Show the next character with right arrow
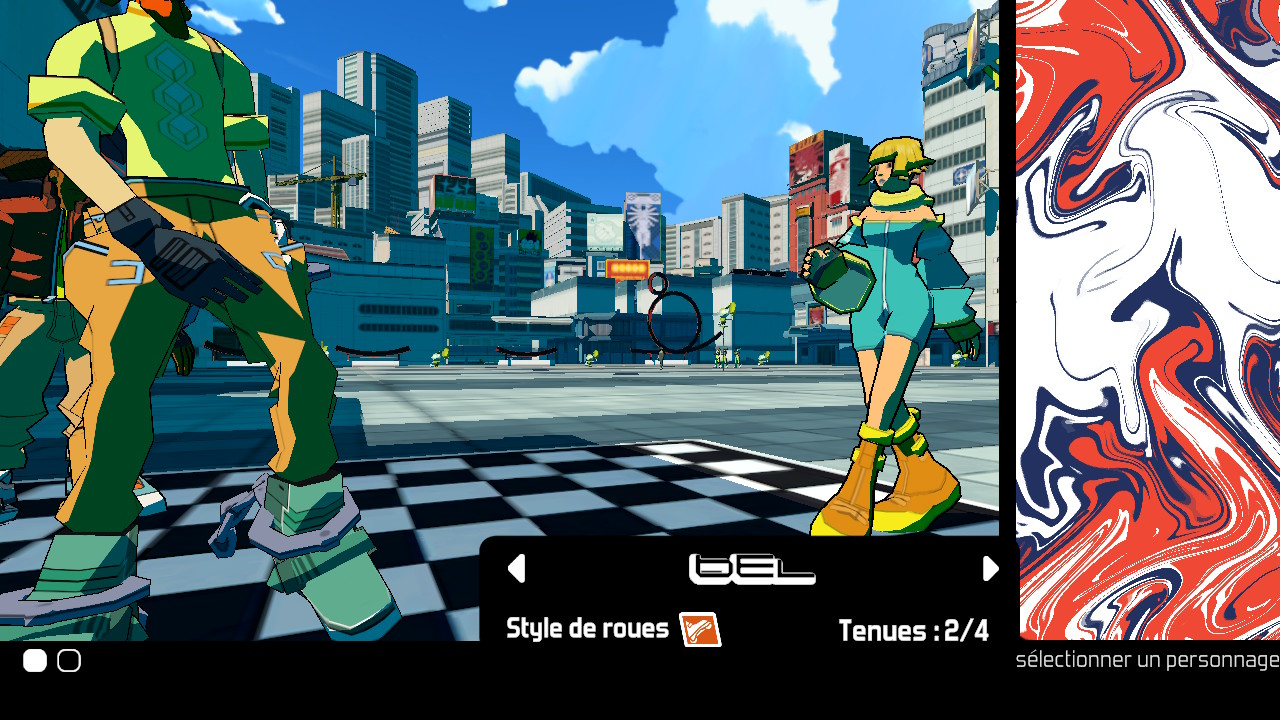 point(990,569)
